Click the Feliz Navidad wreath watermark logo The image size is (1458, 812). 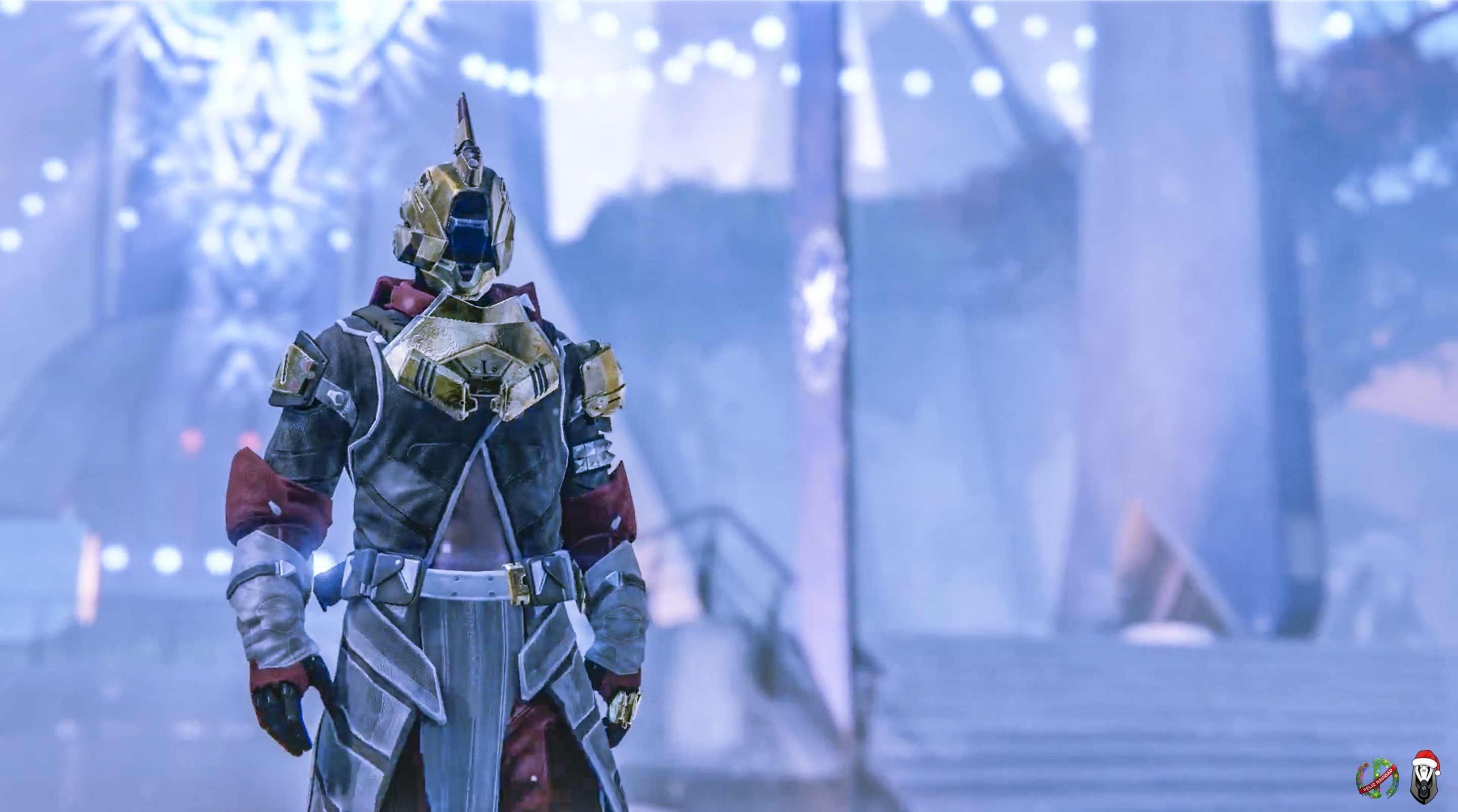click(1378, 780)
